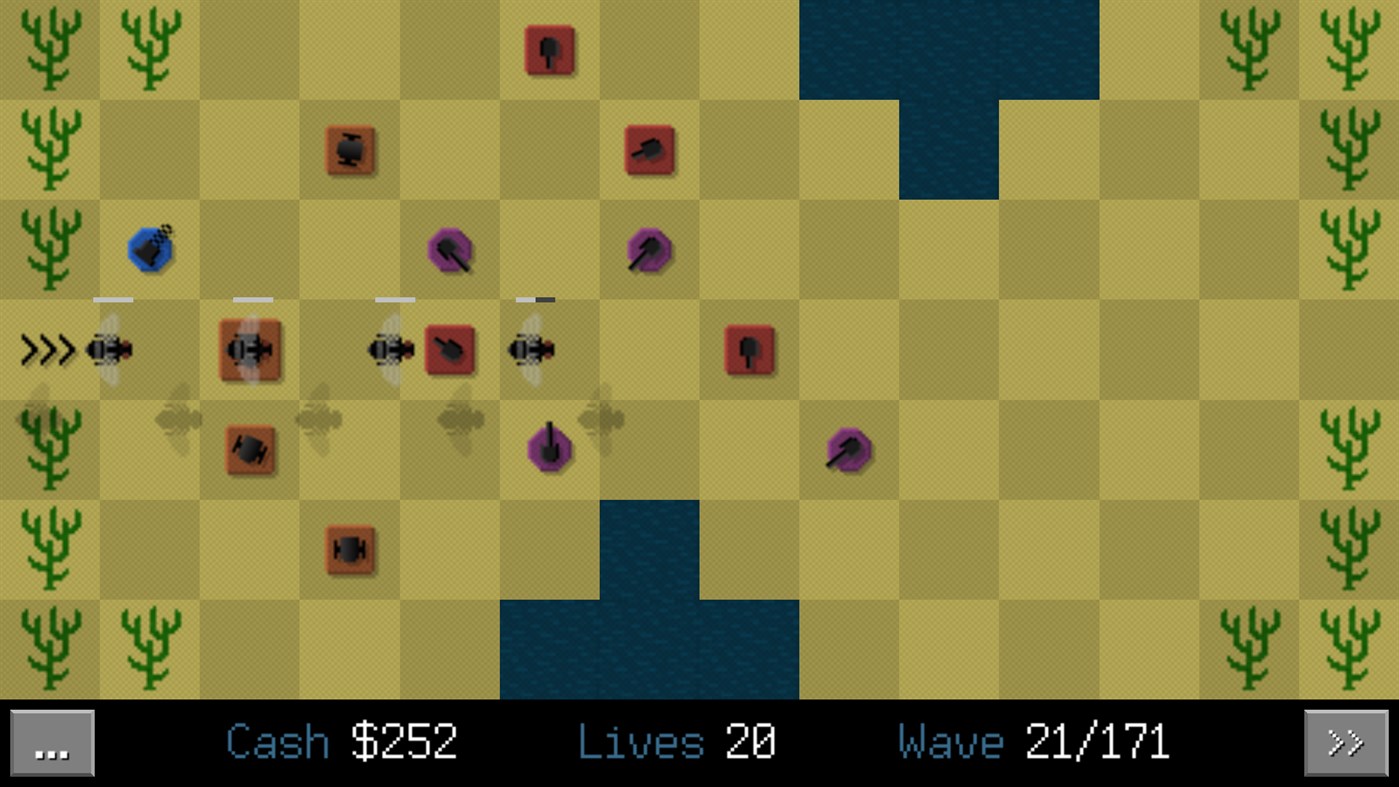The image size is (1399, 787).
Task: Click the purple tower left of center
Action: [x=450, y=250]
